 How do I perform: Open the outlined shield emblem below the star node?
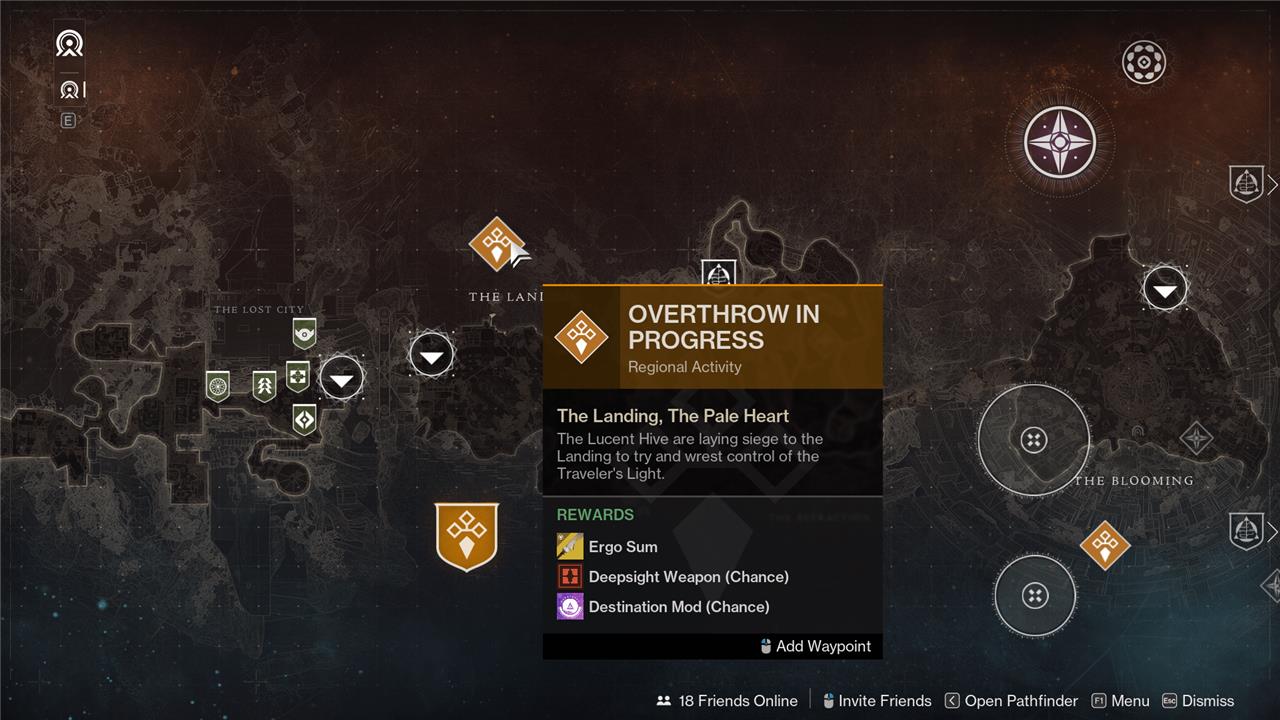tap(1246, 184)
